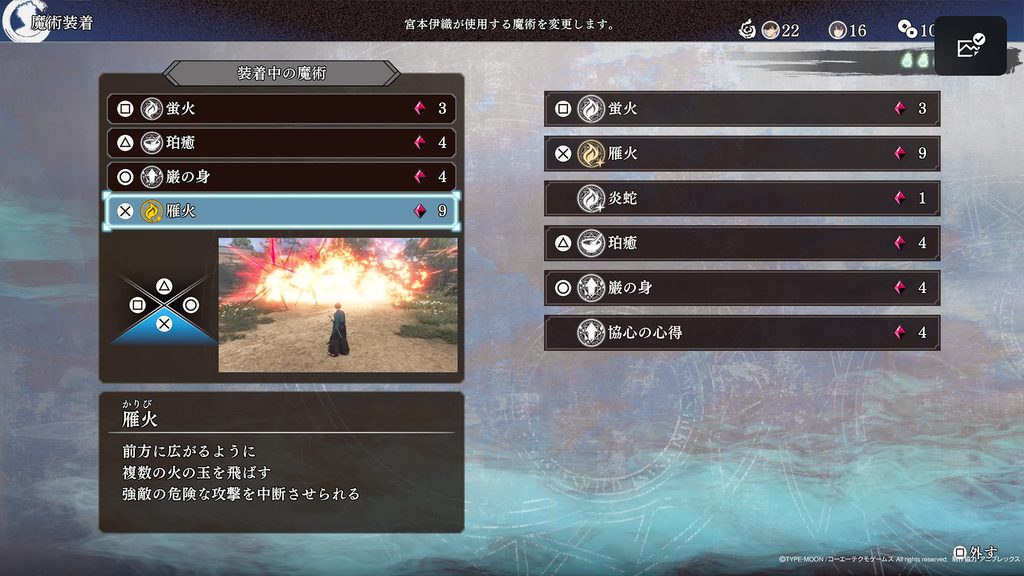The width and height of the screenshot is (1024, 576).
Task: Open the screenshot capture overlay icon
Action: pyautogui.click(x=970, y=46)
